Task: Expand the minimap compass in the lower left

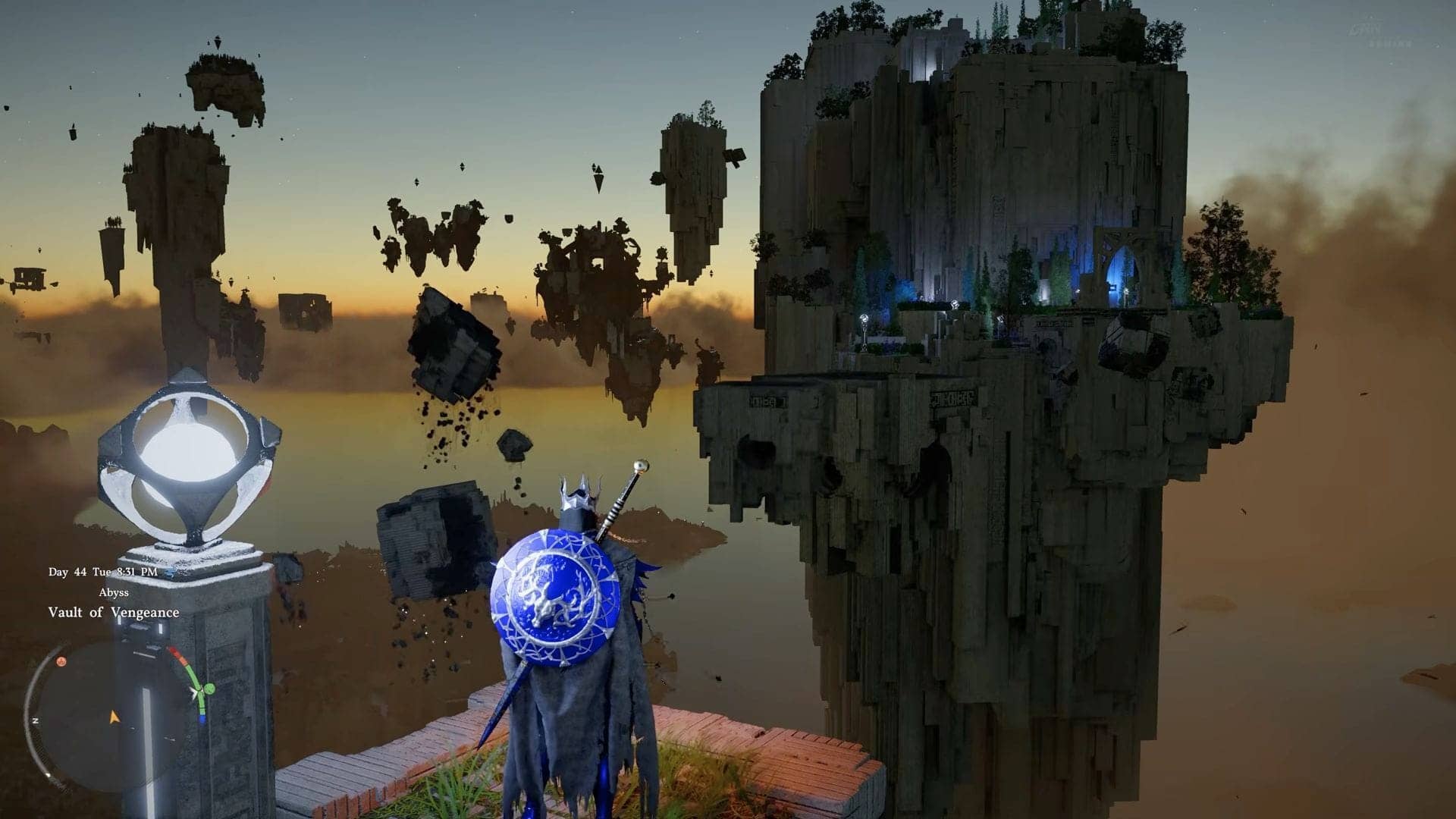Action: 101,715
